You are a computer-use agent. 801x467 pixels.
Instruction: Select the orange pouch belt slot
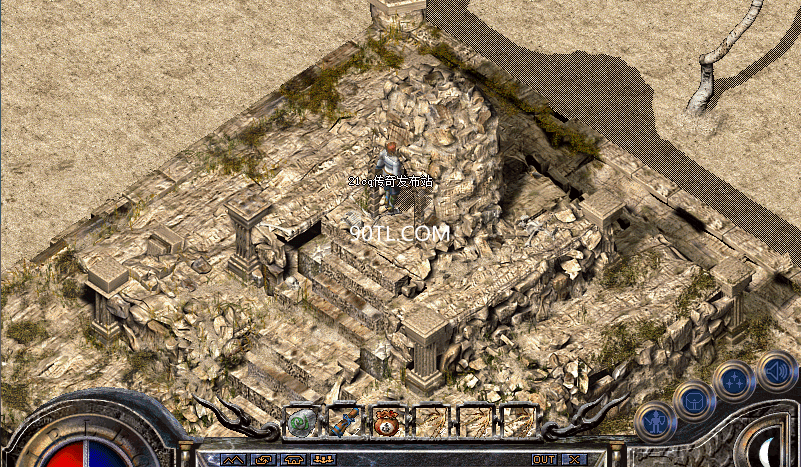click(x=389, y=421)
